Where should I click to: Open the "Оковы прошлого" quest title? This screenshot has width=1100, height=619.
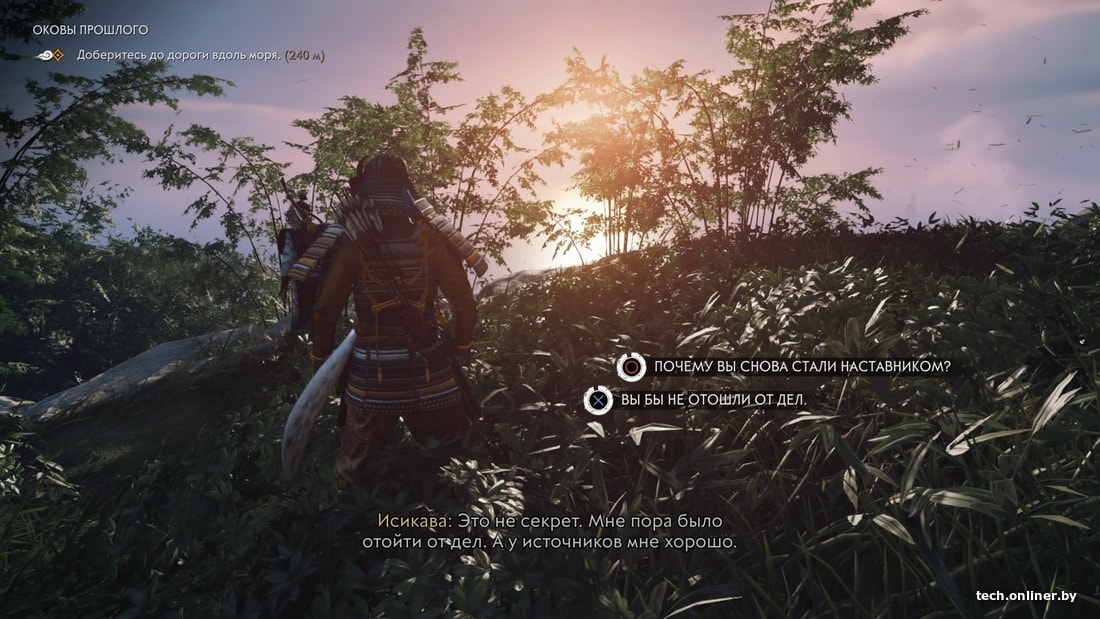coord(90,30)
